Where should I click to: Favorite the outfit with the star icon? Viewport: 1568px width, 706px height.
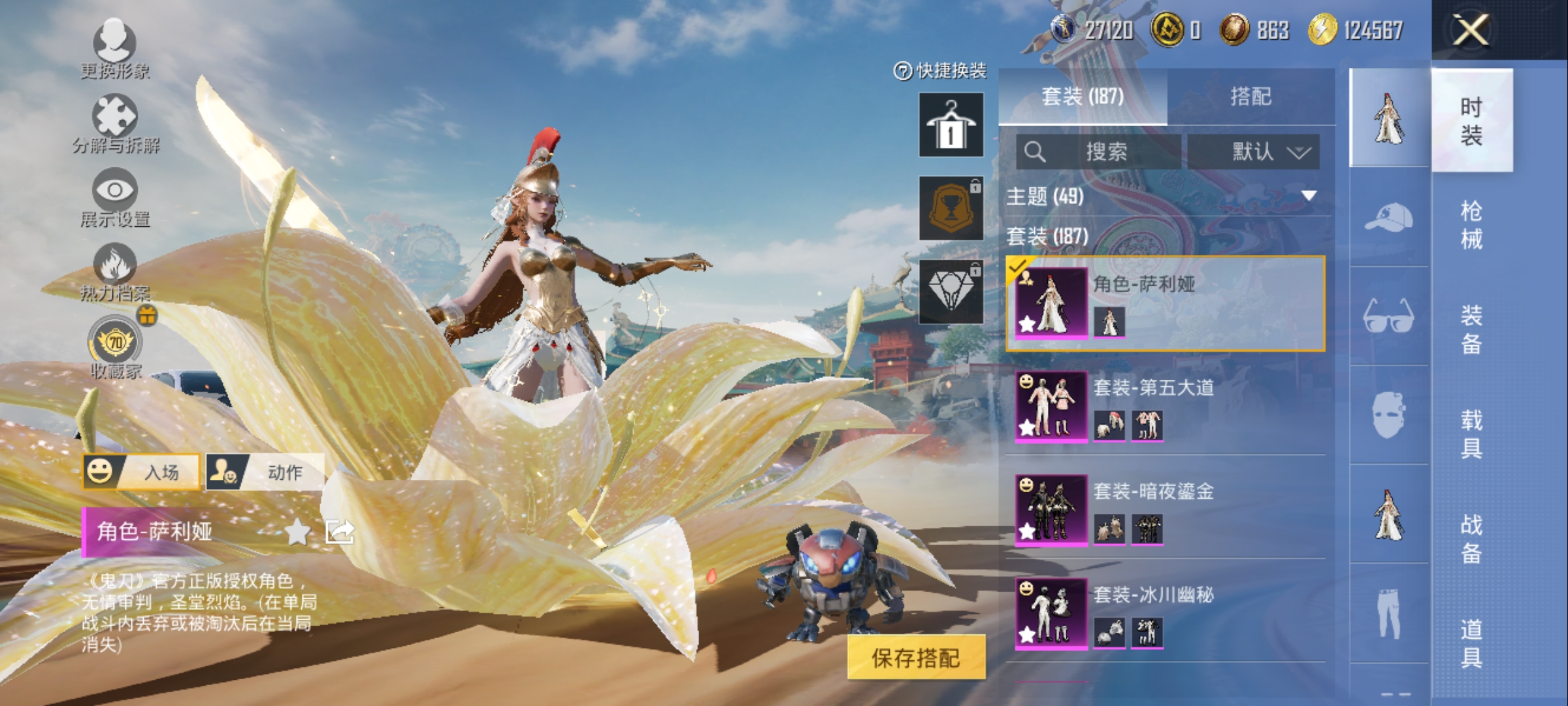297,532
